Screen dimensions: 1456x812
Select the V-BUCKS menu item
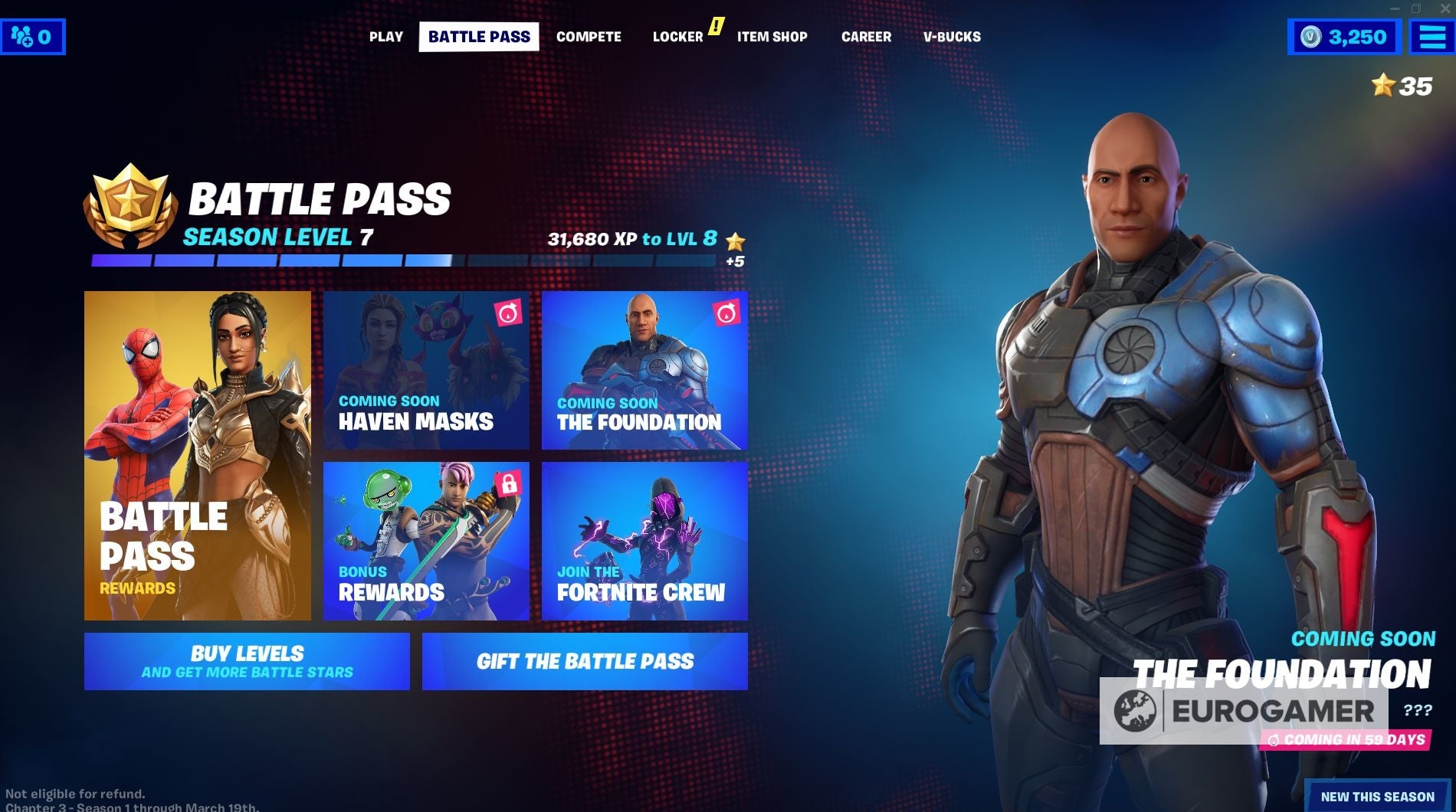(x=953, y=36)
